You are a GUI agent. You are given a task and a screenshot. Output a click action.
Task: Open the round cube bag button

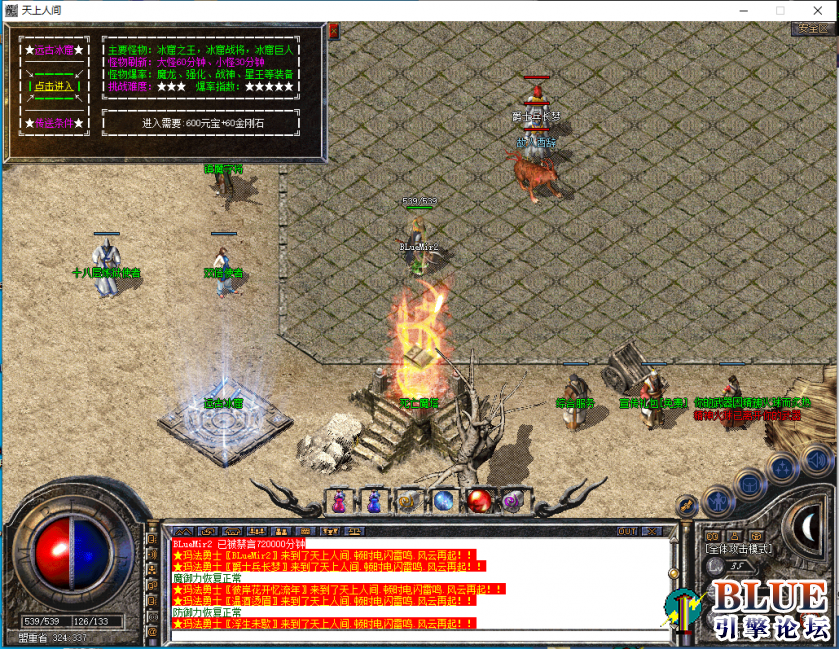(x=749, y=485)
